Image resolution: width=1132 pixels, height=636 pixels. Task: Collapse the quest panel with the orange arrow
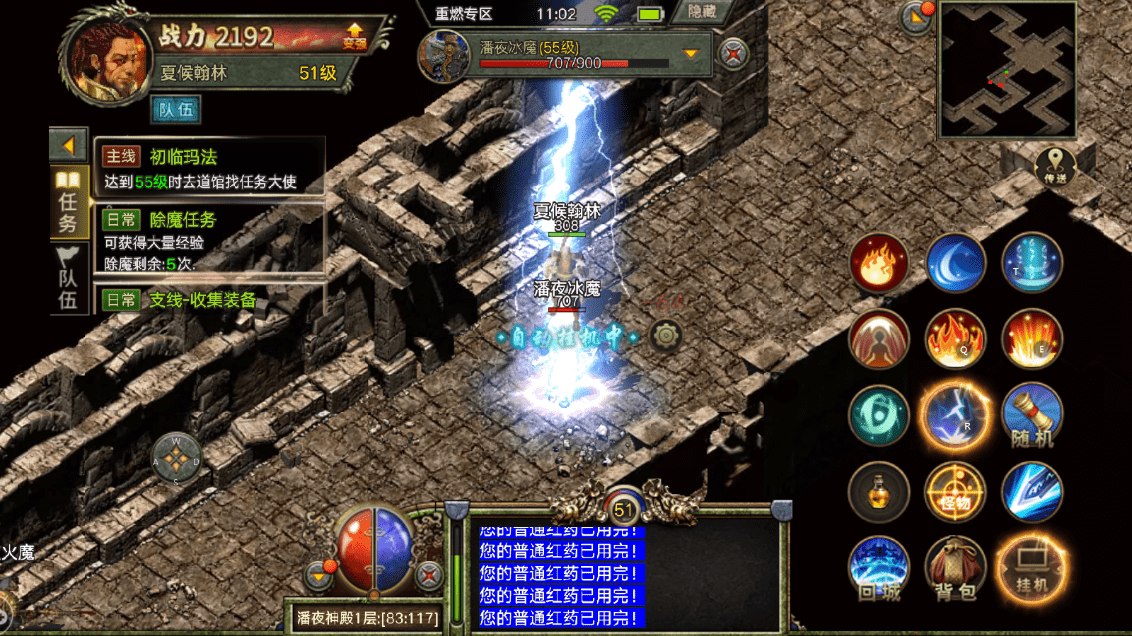(x=68, y=146)
